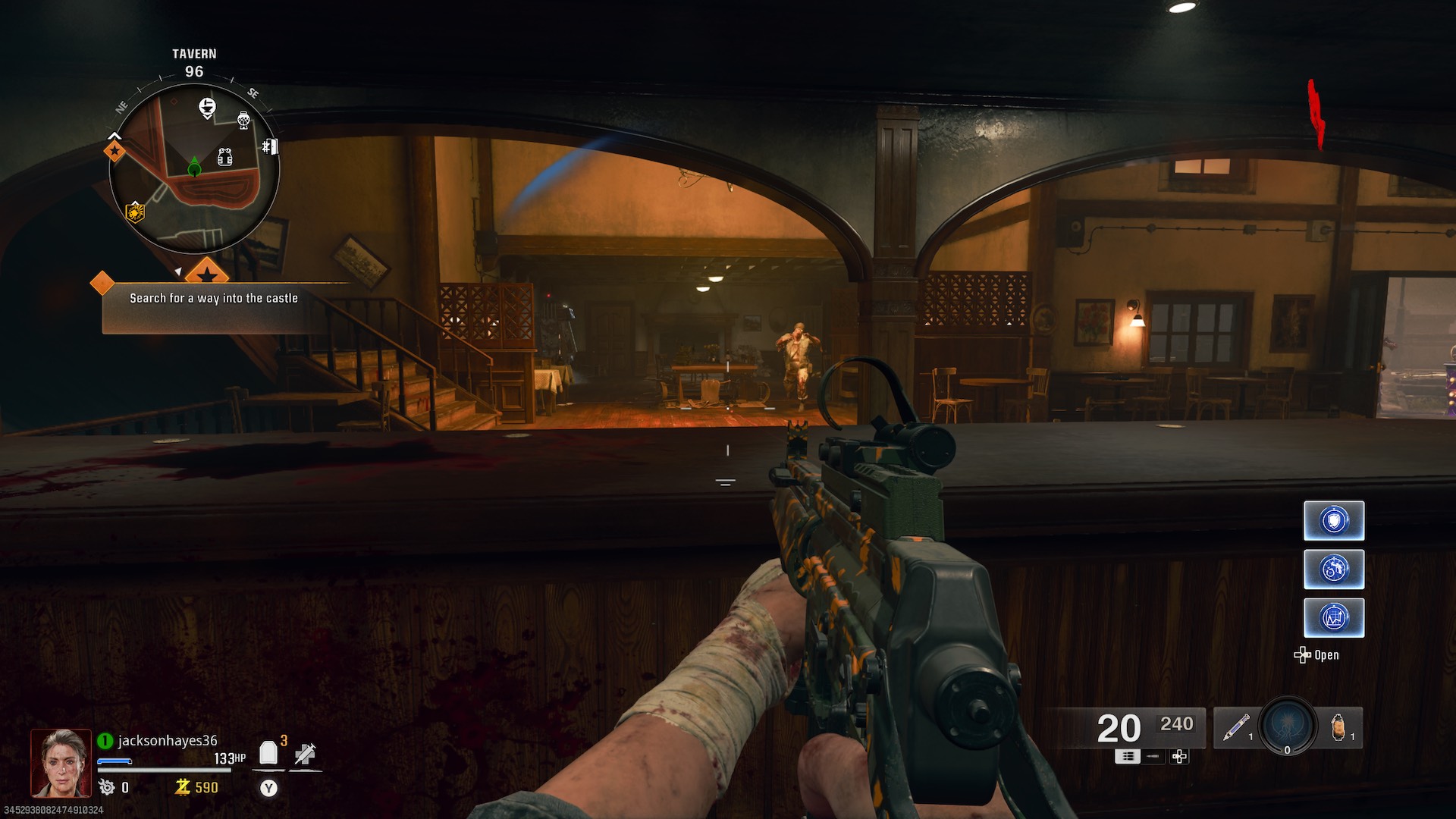Select the armor plate icon
The height and width of the screenshot is (819, 1456).
pyautogui.click(x=268, y=753)
